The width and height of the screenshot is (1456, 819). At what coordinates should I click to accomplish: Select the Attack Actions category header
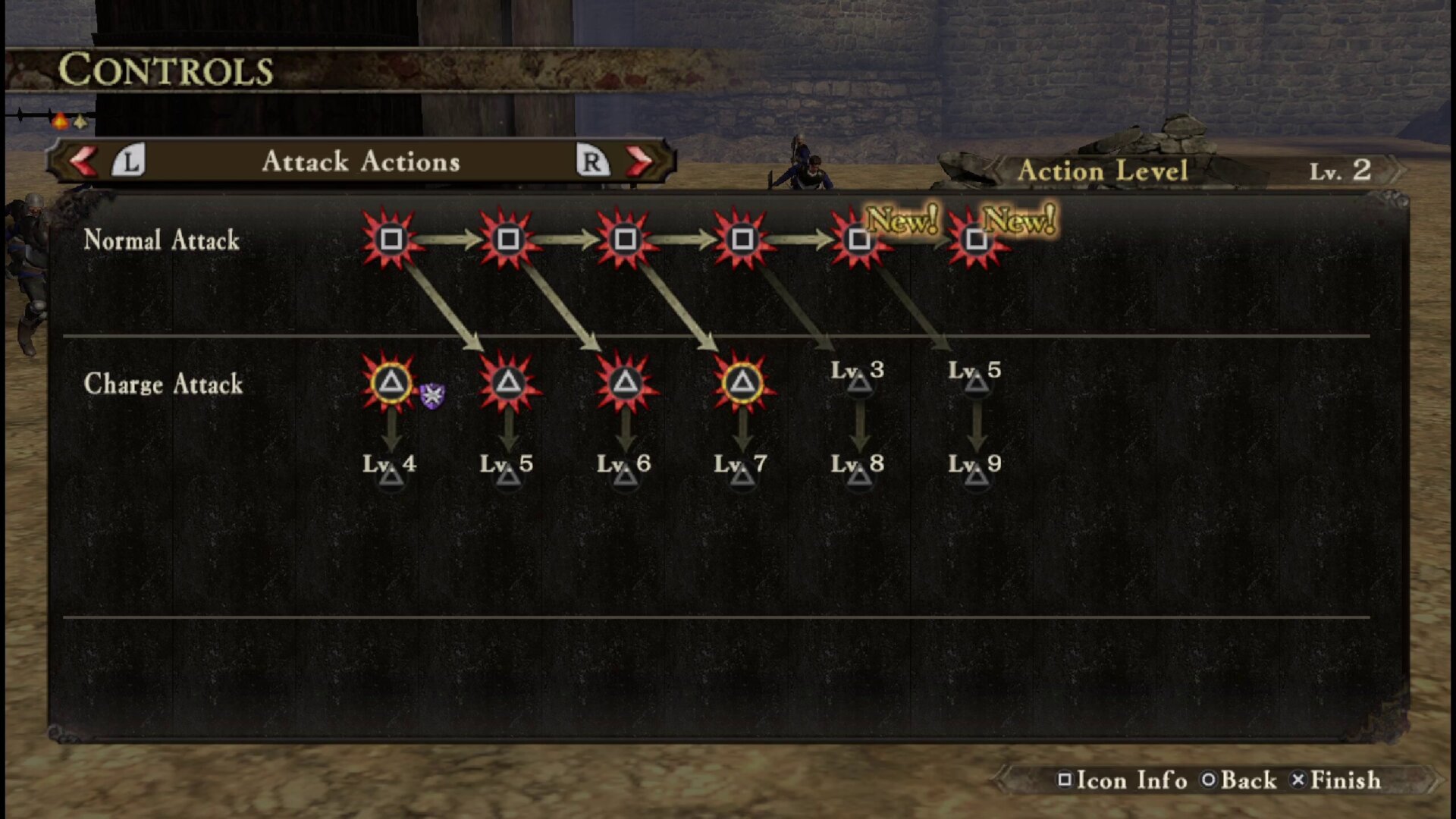click(x=361, y=161)
